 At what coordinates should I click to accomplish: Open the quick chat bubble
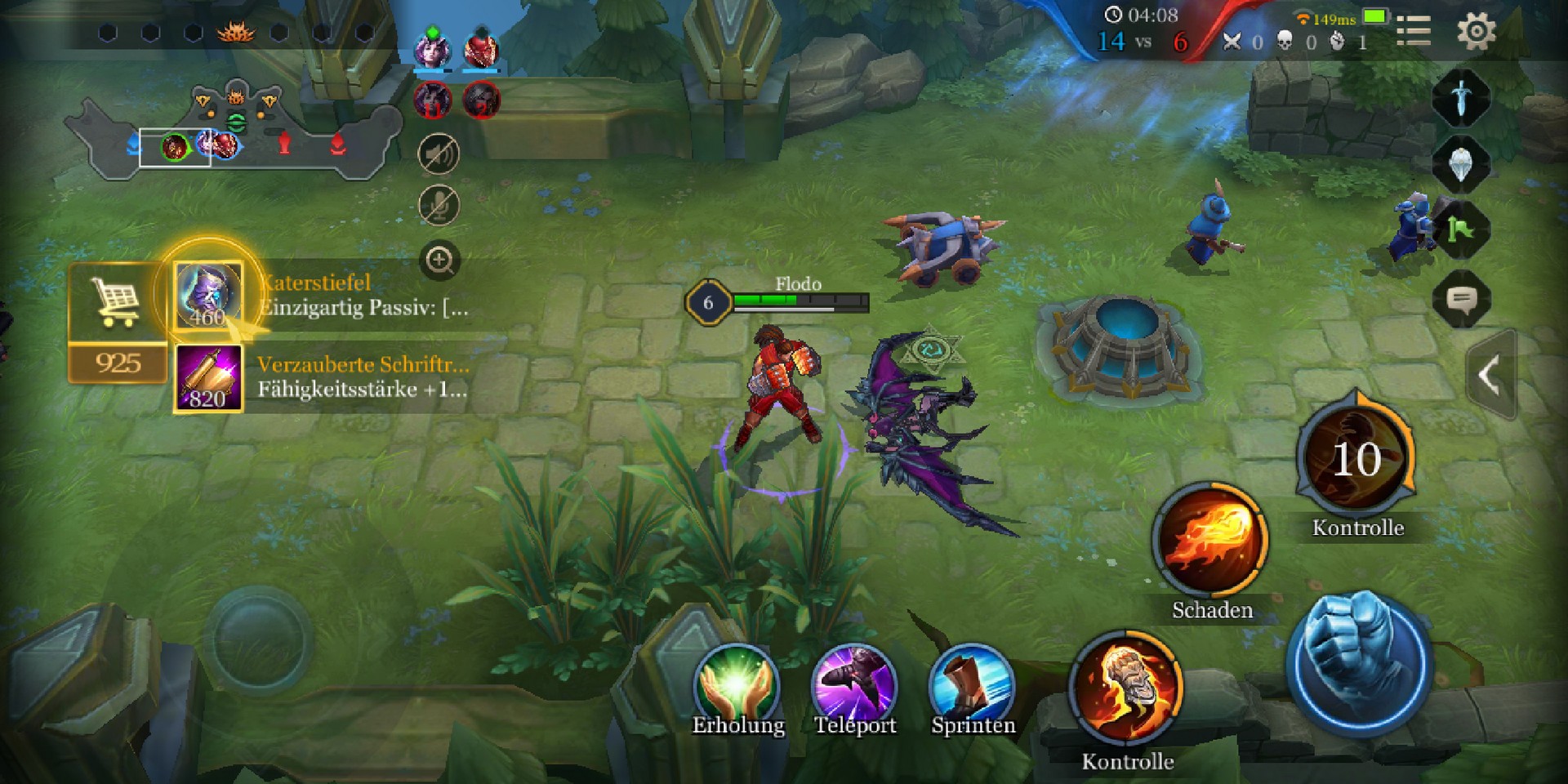[1461, 300]
